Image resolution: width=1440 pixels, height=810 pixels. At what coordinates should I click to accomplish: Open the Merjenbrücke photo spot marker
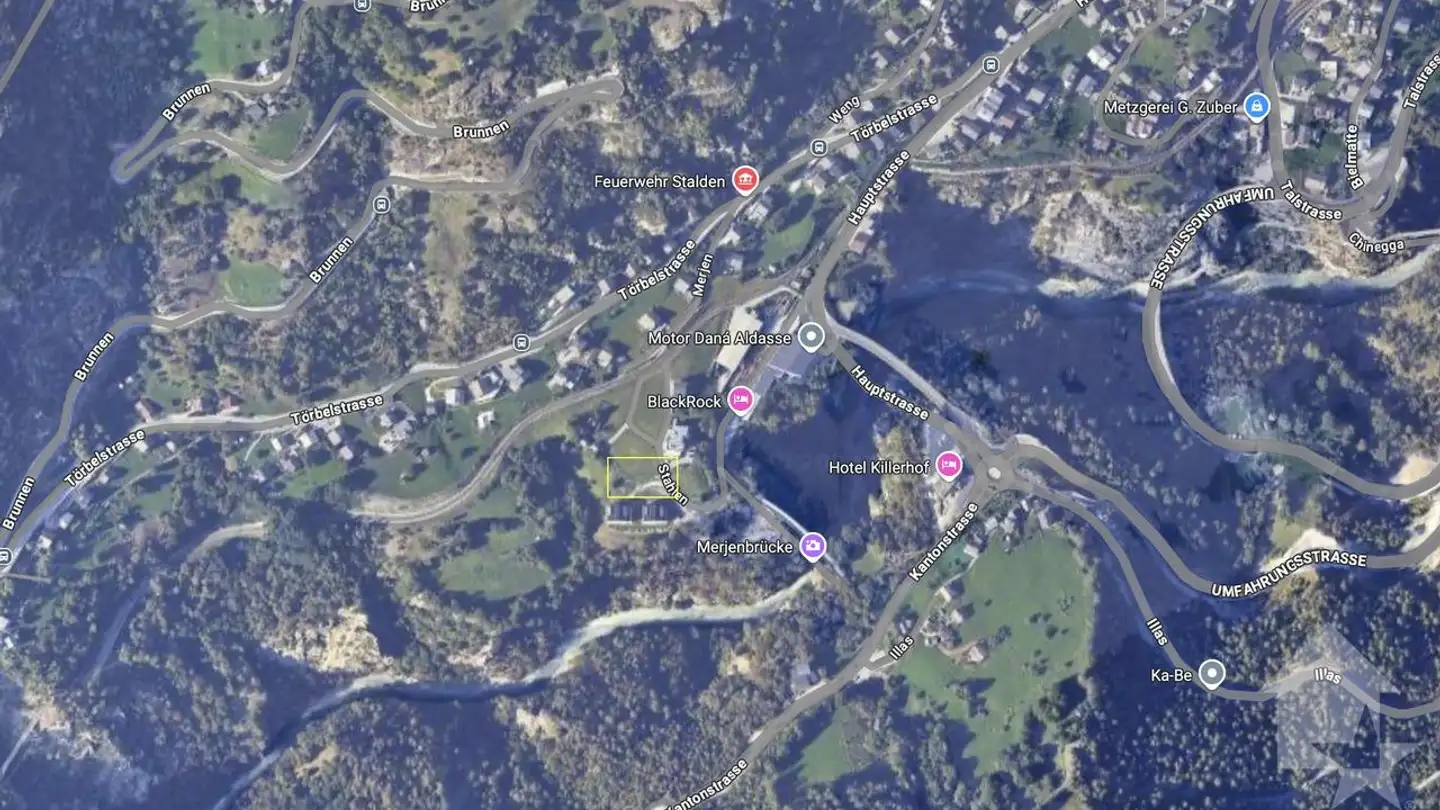(x=813, y=546)
